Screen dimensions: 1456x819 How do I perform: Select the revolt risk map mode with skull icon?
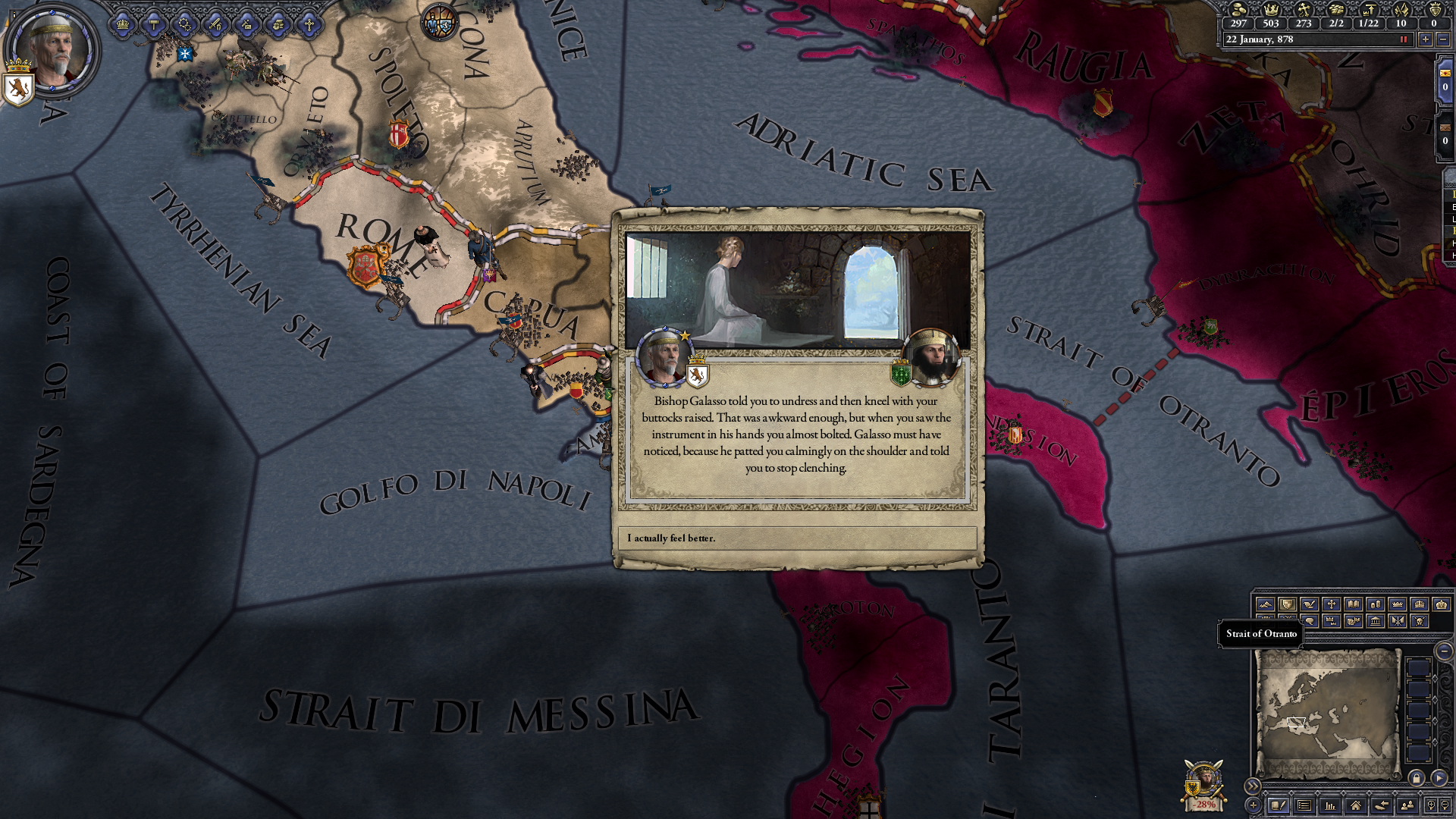tap(1418, 621)
